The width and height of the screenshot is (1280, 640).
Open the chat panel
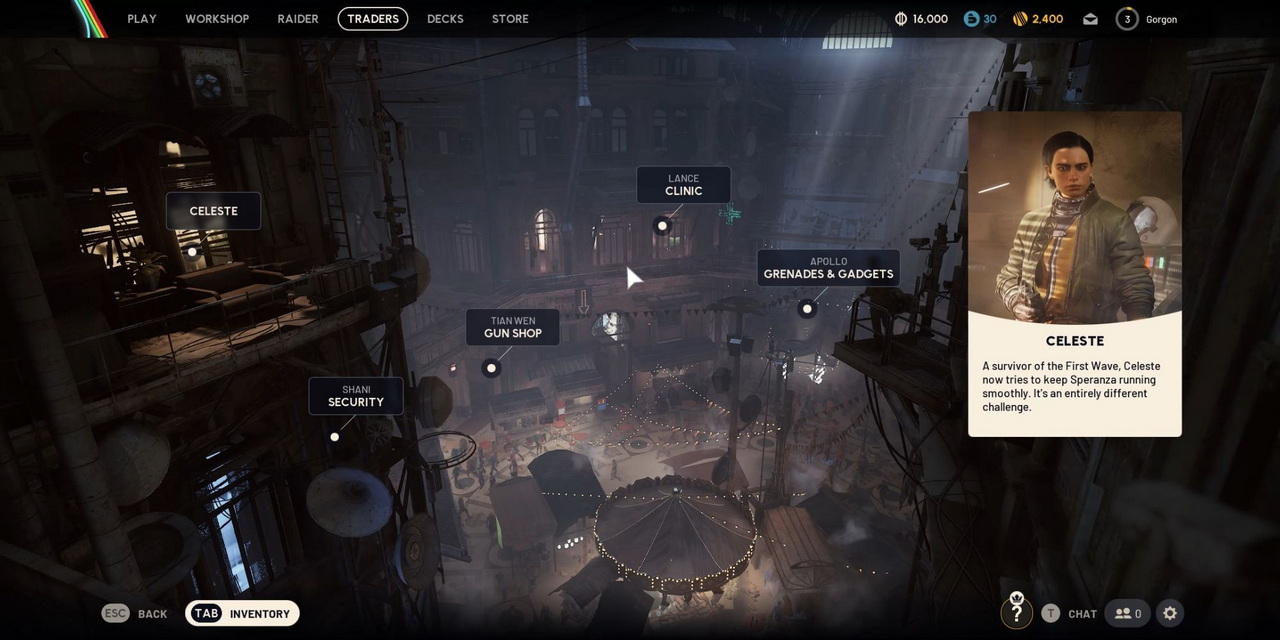coord(1070,614)
